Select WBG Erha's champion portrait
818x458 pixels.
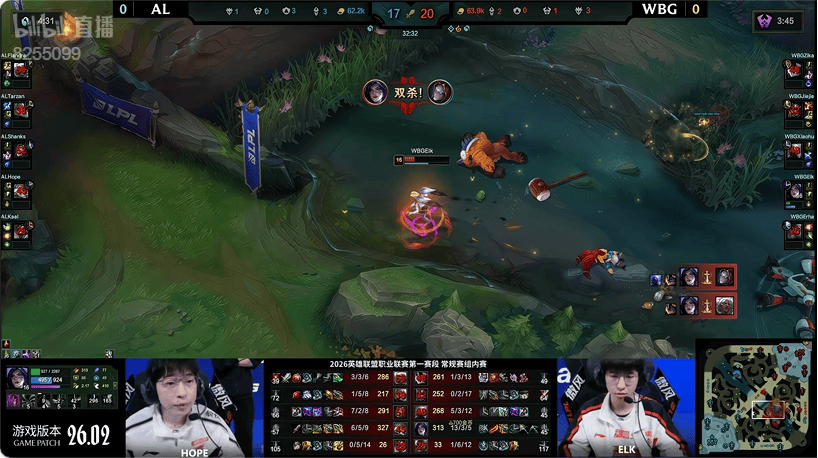(794, 231)
